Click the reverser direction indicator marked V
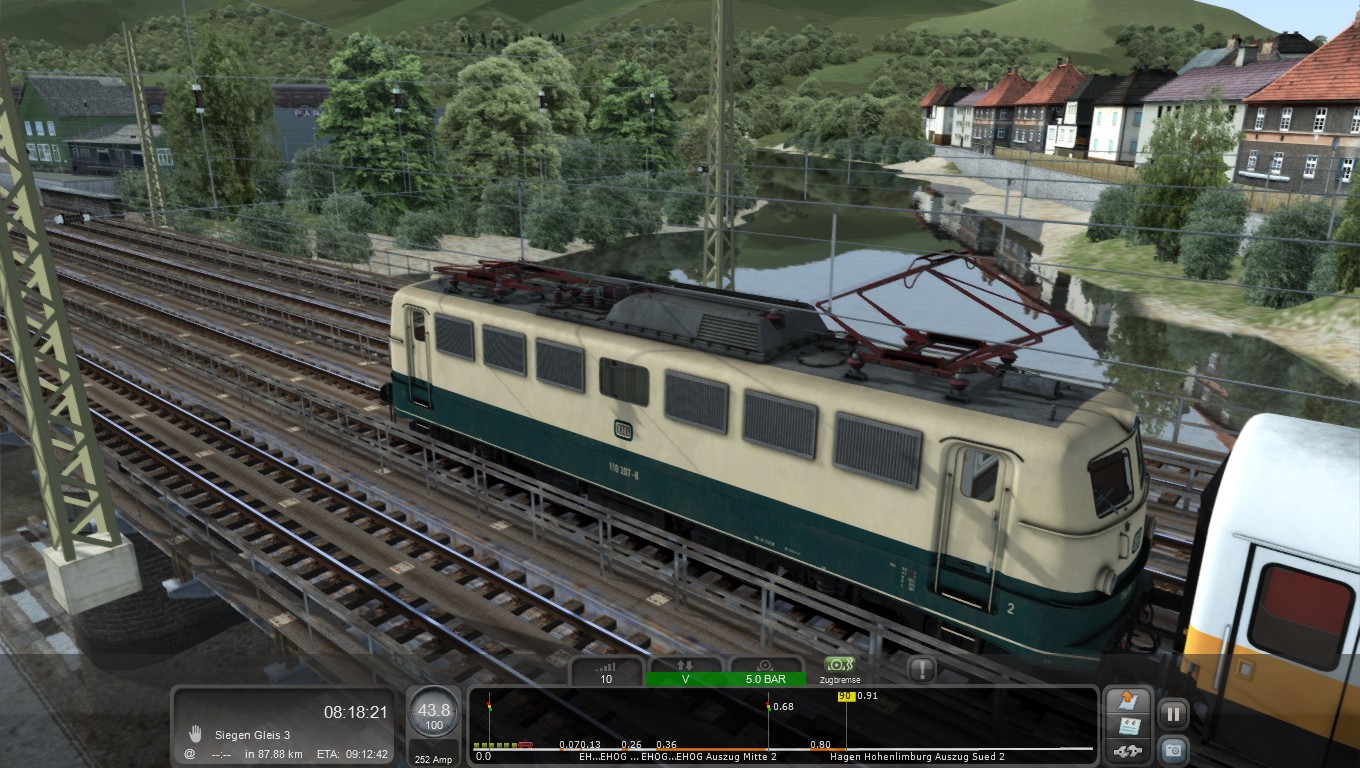The width and height of the screenshot is (1360, 768). click(x=686, y=672)
